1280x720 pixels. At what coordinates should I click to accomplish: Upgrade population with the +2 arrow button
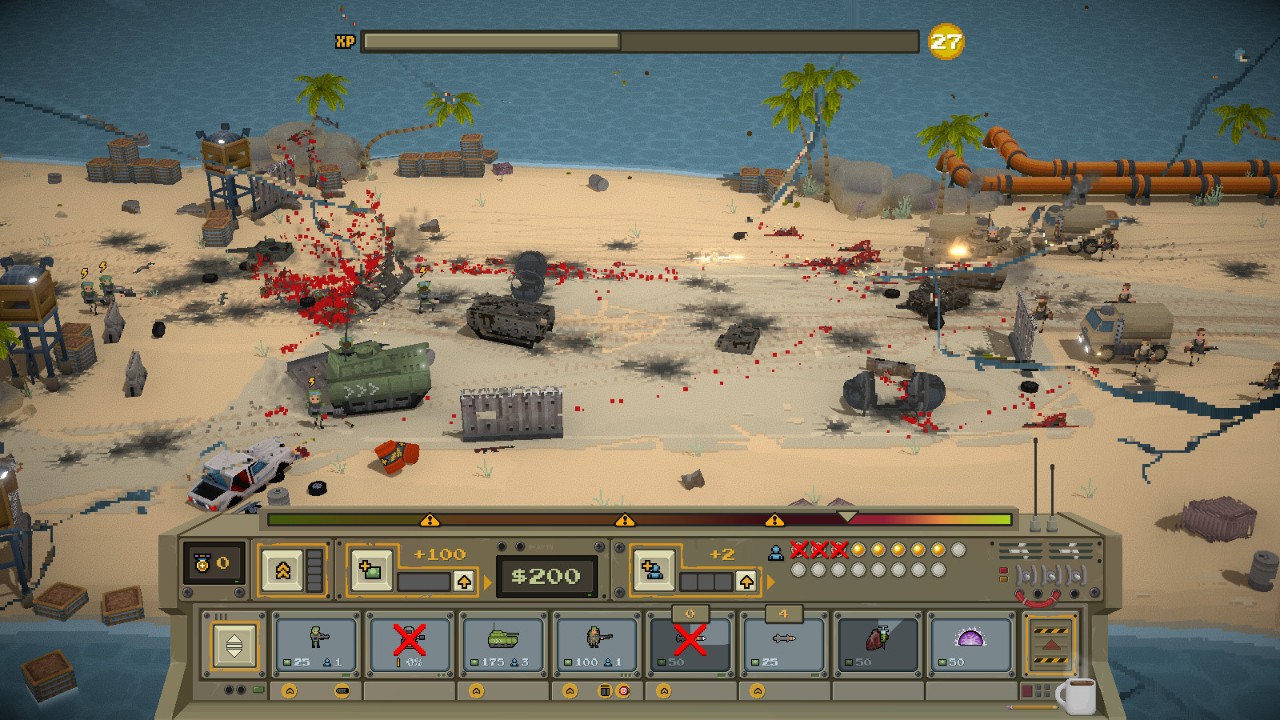click(x=746, y=581)
